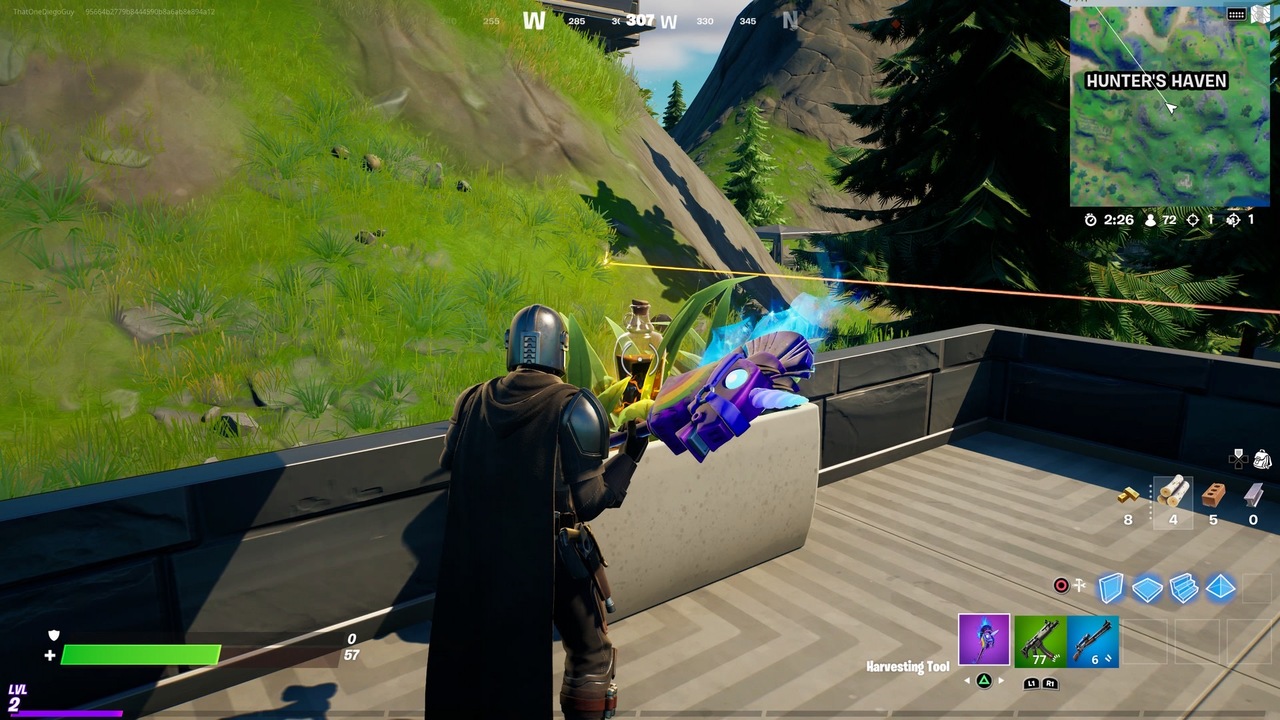The image size is (1280, 720).
Task: Select the lever-action rifle hotbar slot
Action: pyautogui.click(x=1092, y=642)
